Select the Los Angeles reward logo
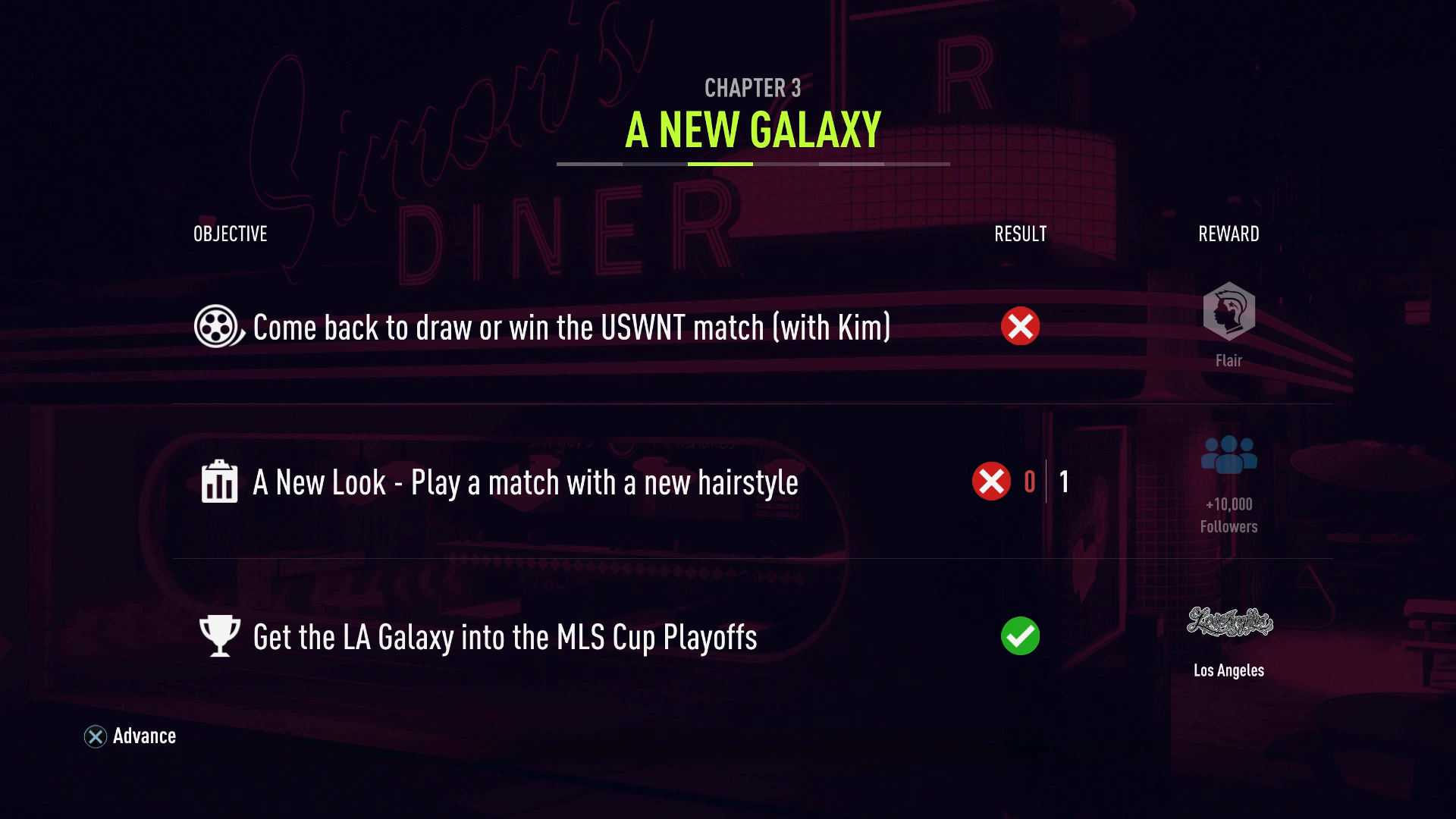The height and width of the screenshot is (819, 1456). pos(1229,623)
